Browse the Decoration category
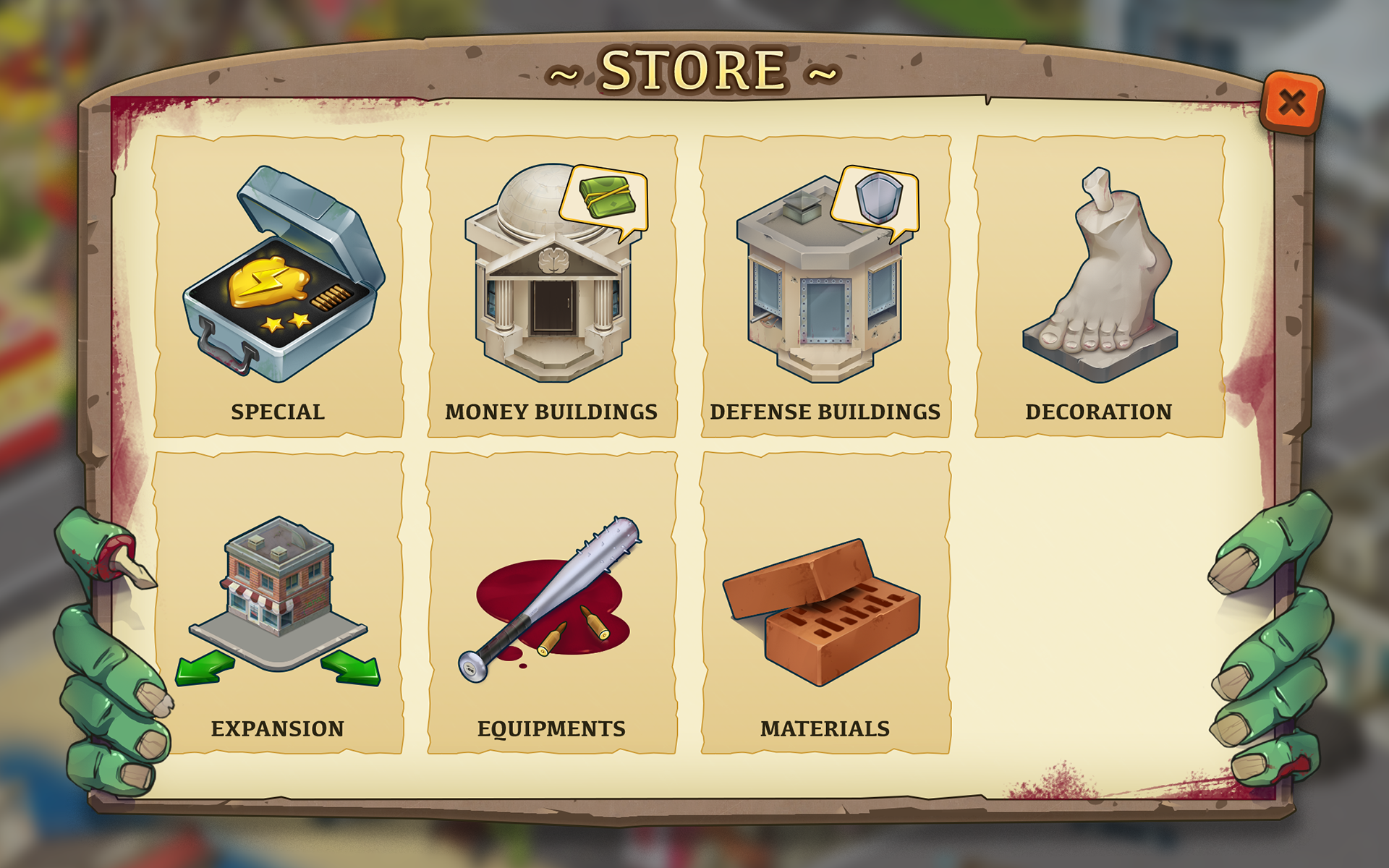This screenshot has width=1389, height=868. click(1099, 286)
